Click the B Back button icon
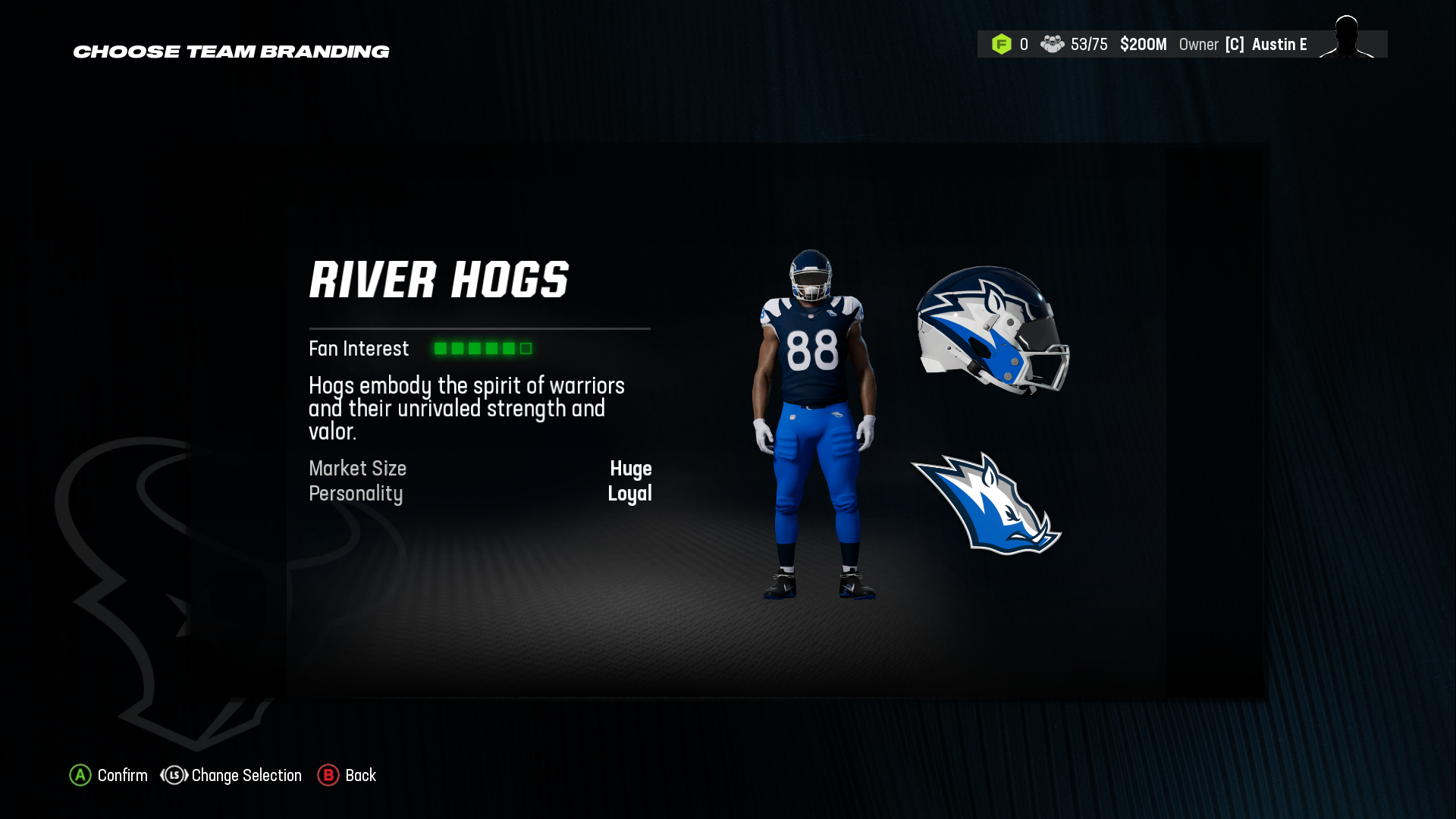1456x819 pixels. tap(328, 776)
